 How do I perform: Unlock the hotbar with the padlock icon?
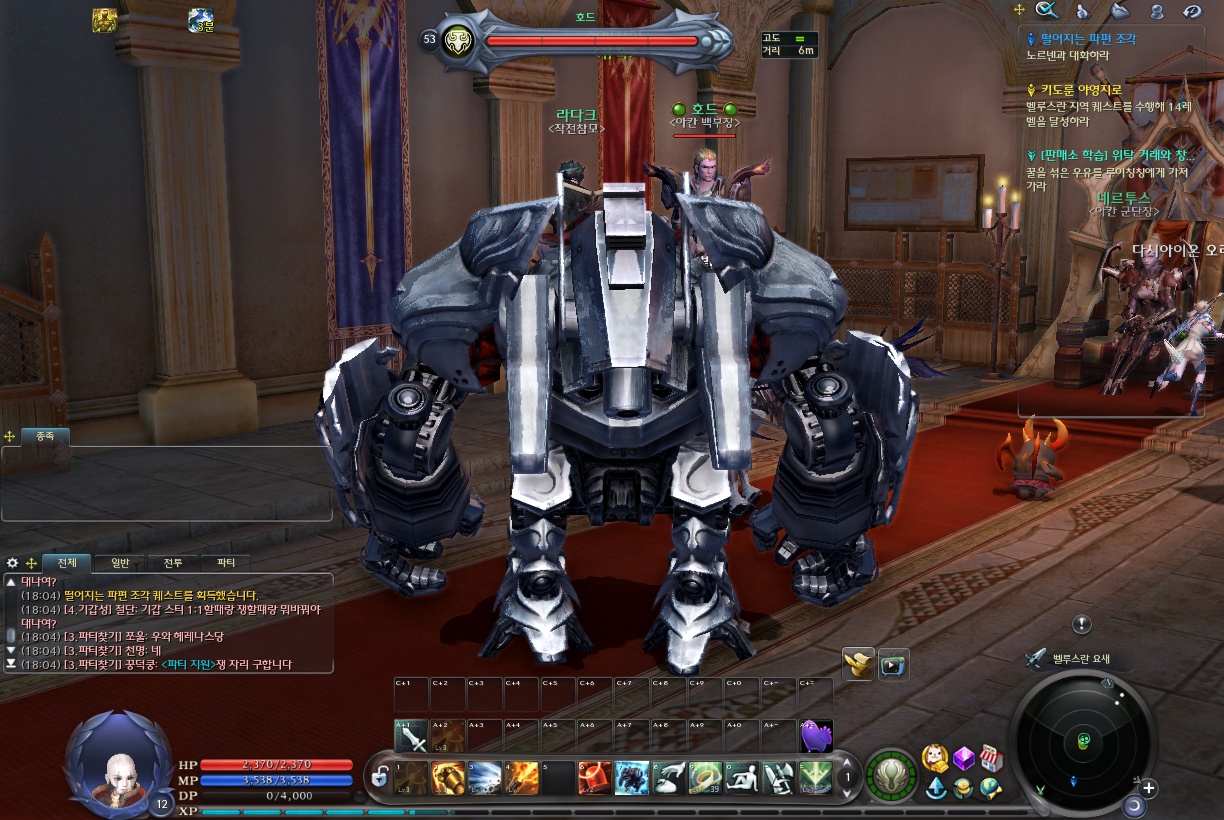click(380, 775)
